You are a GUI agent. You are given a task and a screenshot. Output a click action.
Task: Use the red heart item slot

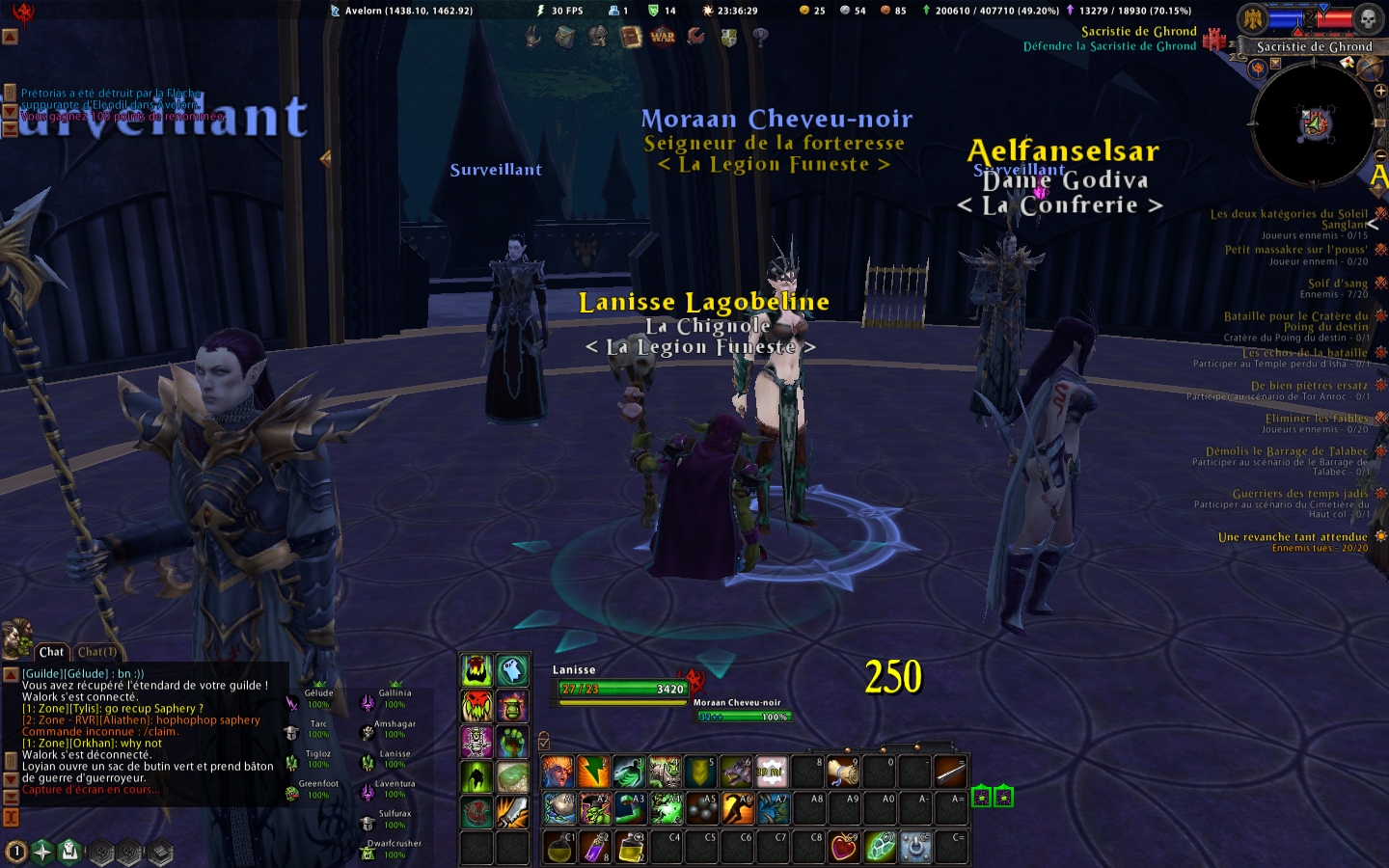[x=844, y=847]
